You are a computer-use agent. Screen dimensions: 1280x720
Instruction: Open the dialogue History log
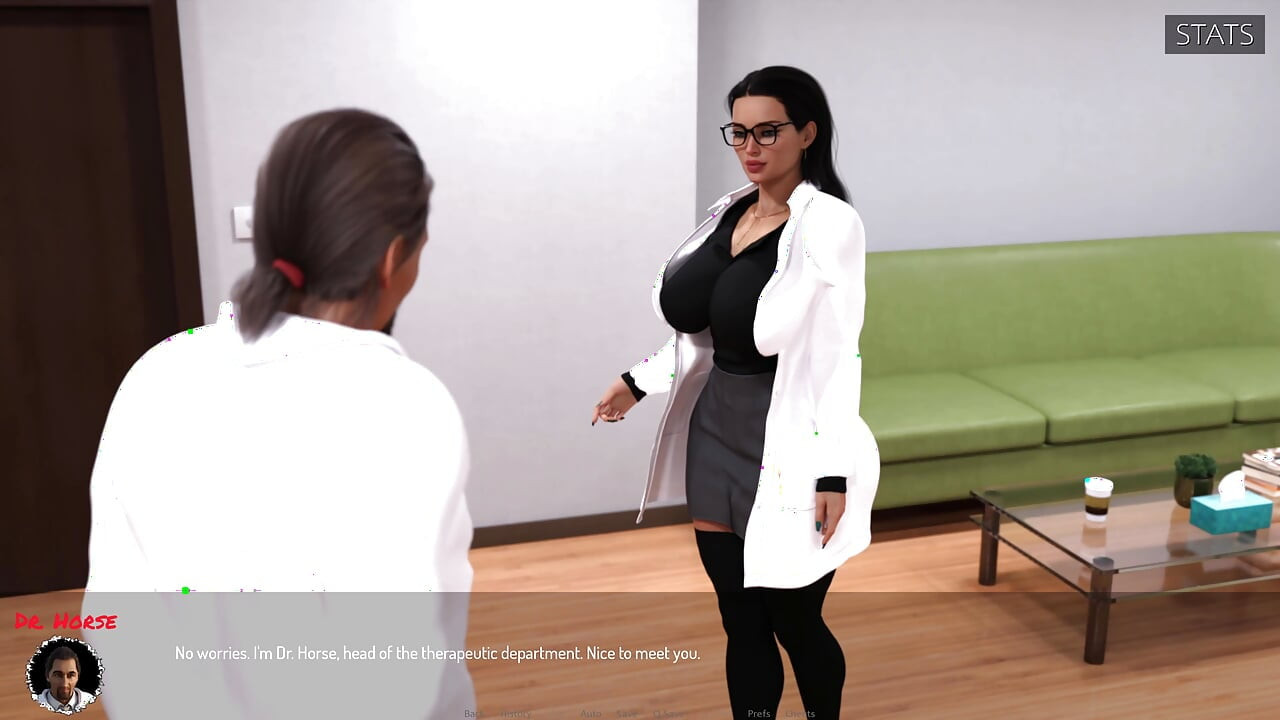pyautogui.click(x=516, y=713)
